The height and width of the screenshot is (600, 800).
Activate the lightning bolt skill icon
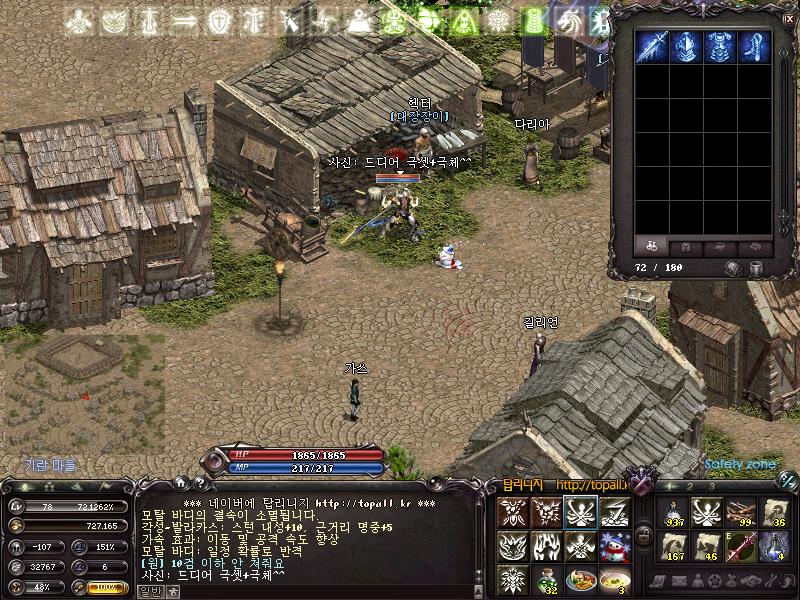tap(614, 513)
